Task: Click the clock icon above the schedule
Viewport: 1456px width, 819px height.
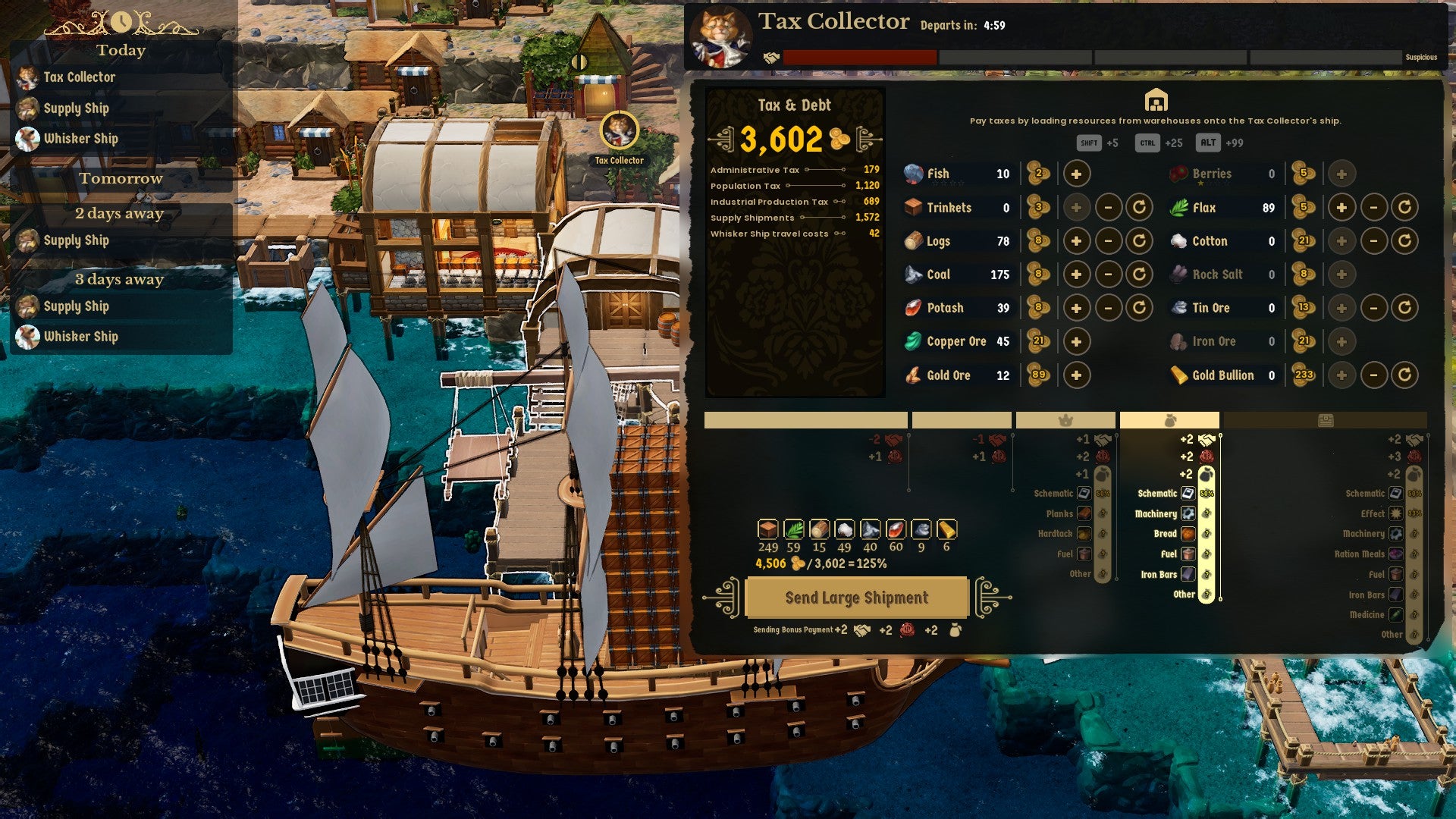Action: click(121, 22)
